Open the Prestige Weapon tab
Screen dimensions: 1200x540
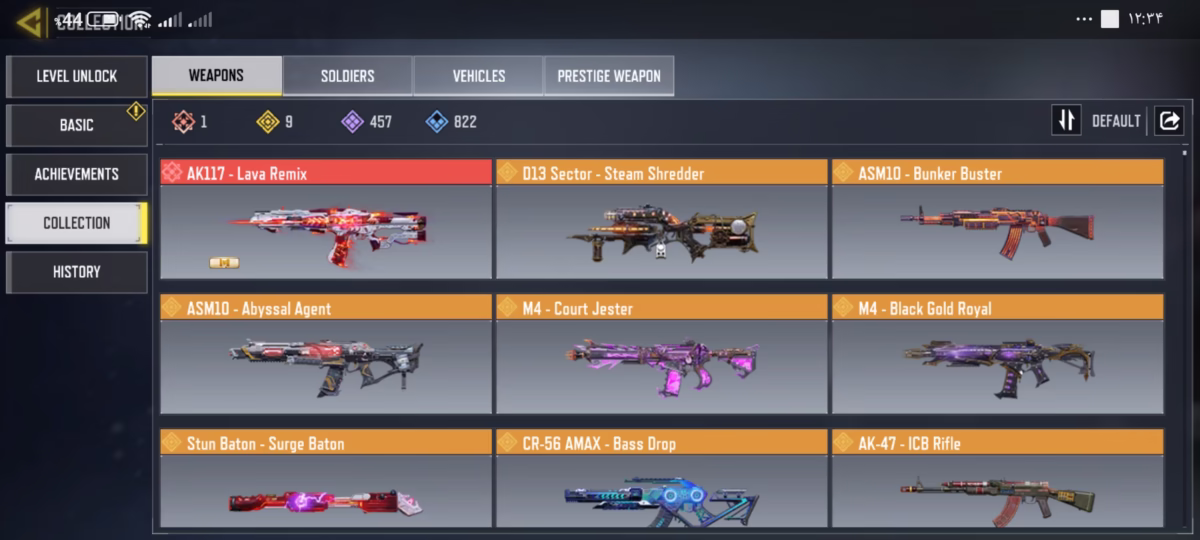click(608, 76)
